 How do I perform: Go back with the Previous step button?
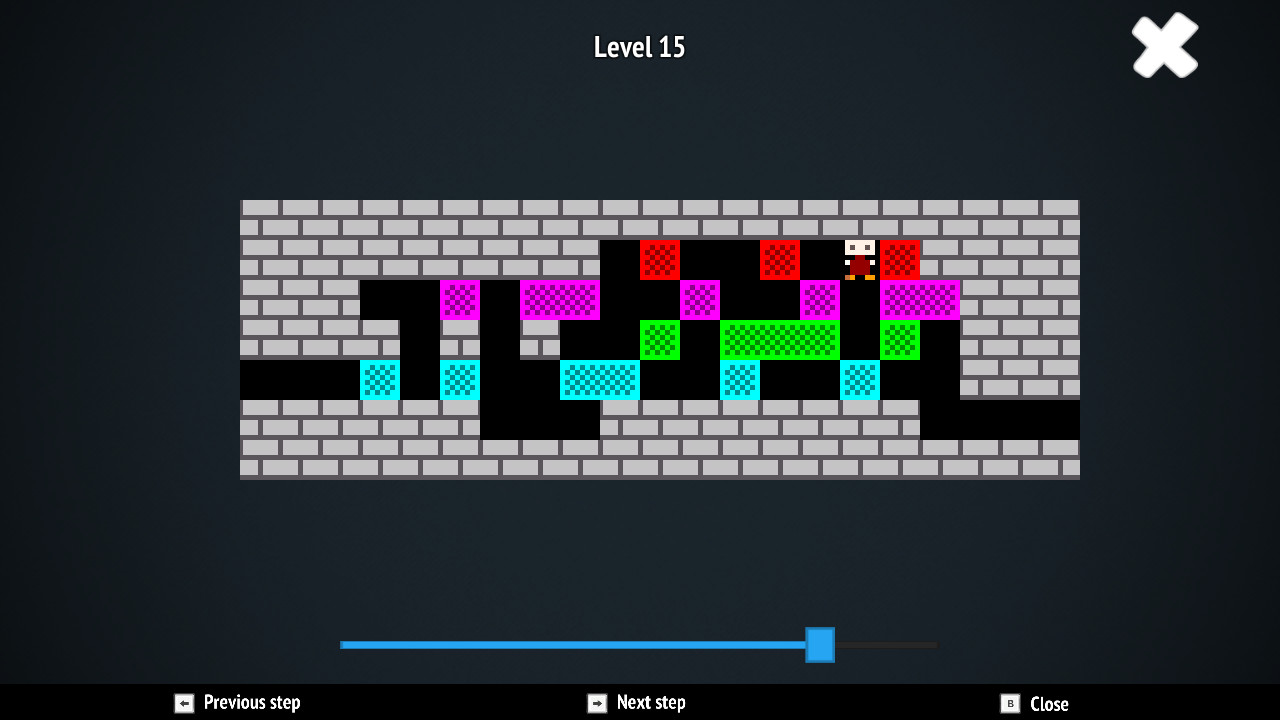point(249,703)
